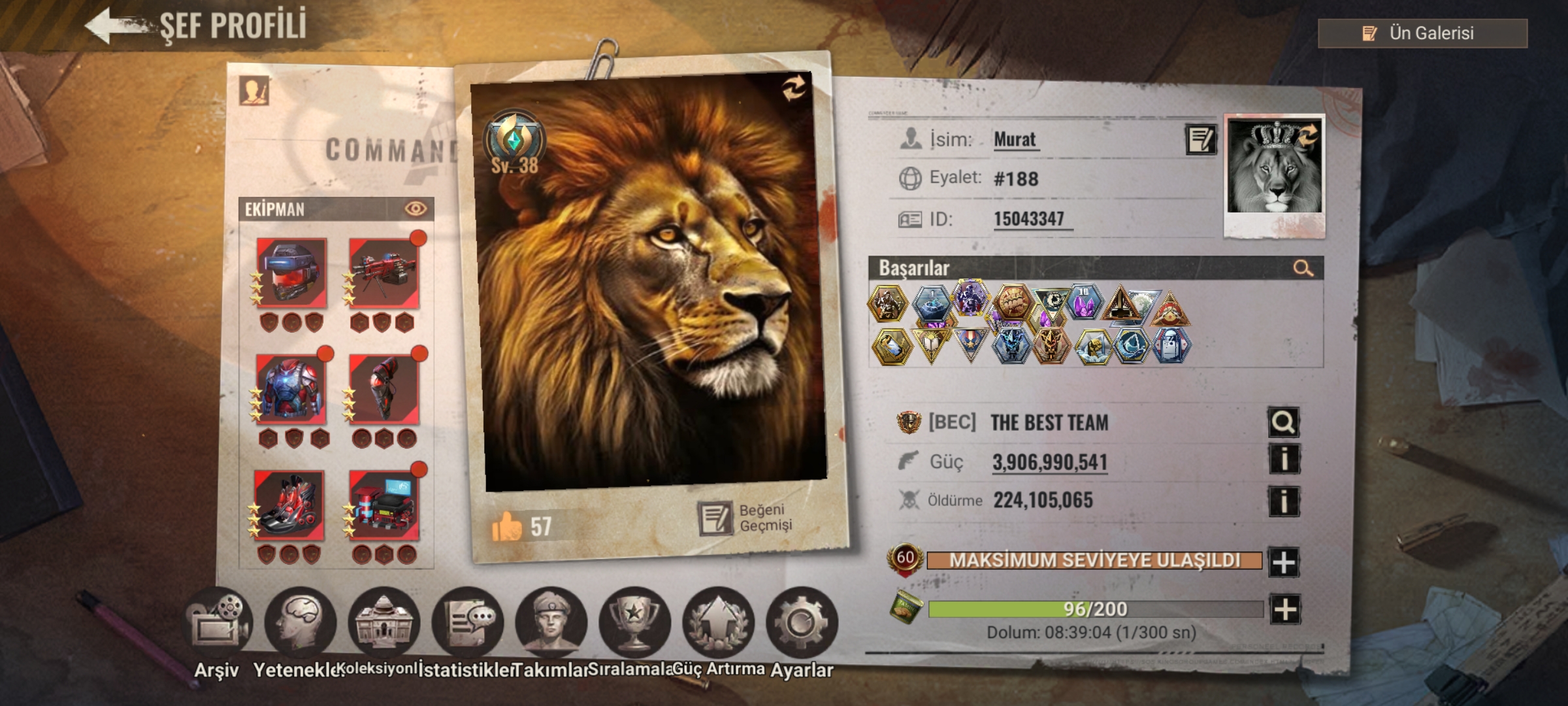Swap the lion portrait image
The height and width of the screenshot is (706, 1568).
point(794,90)
